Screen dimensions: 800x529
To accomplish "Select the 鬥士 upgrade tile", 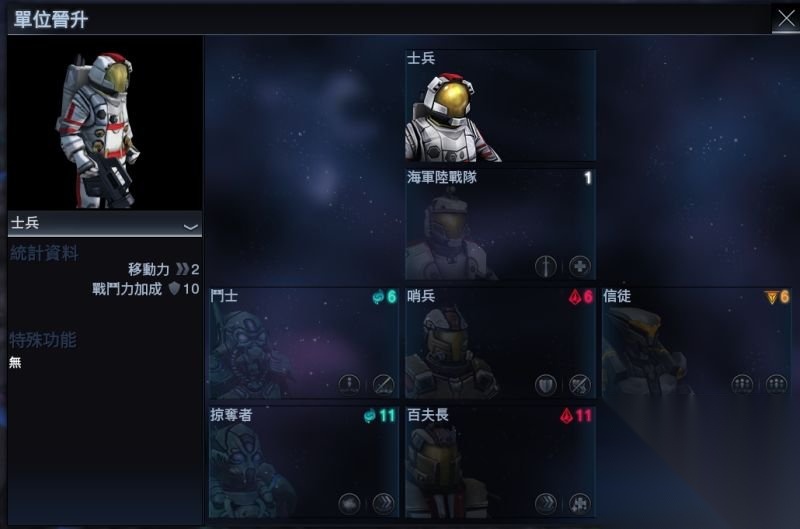I will (x=303, y=343).
